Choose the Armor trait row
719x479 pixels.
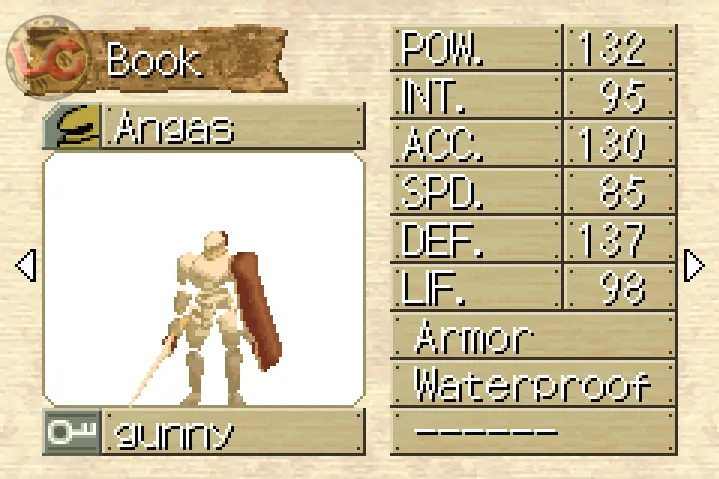click(x=533, y=338)
